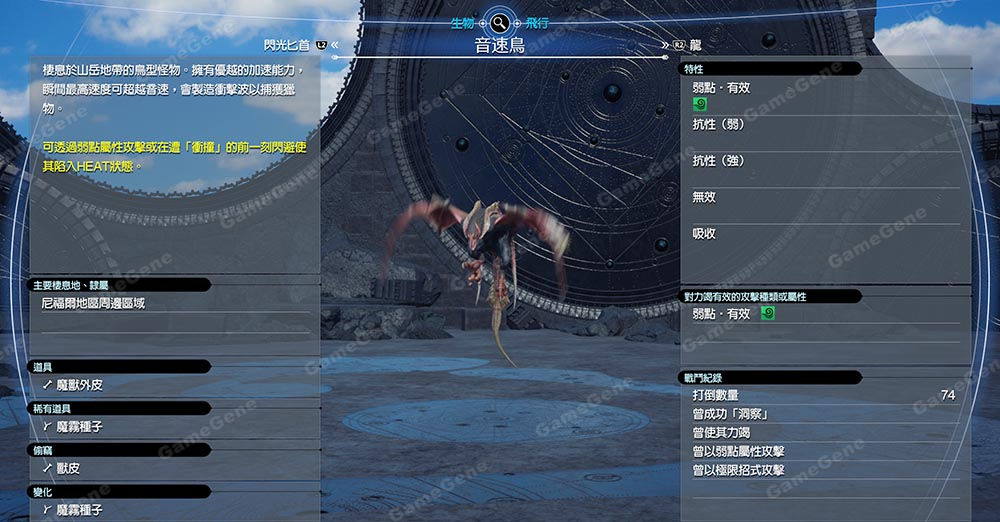Screen dimensions: 1000x522
Task: Switch to the previous enemy 閃光匕首
Action: [288, 45]
